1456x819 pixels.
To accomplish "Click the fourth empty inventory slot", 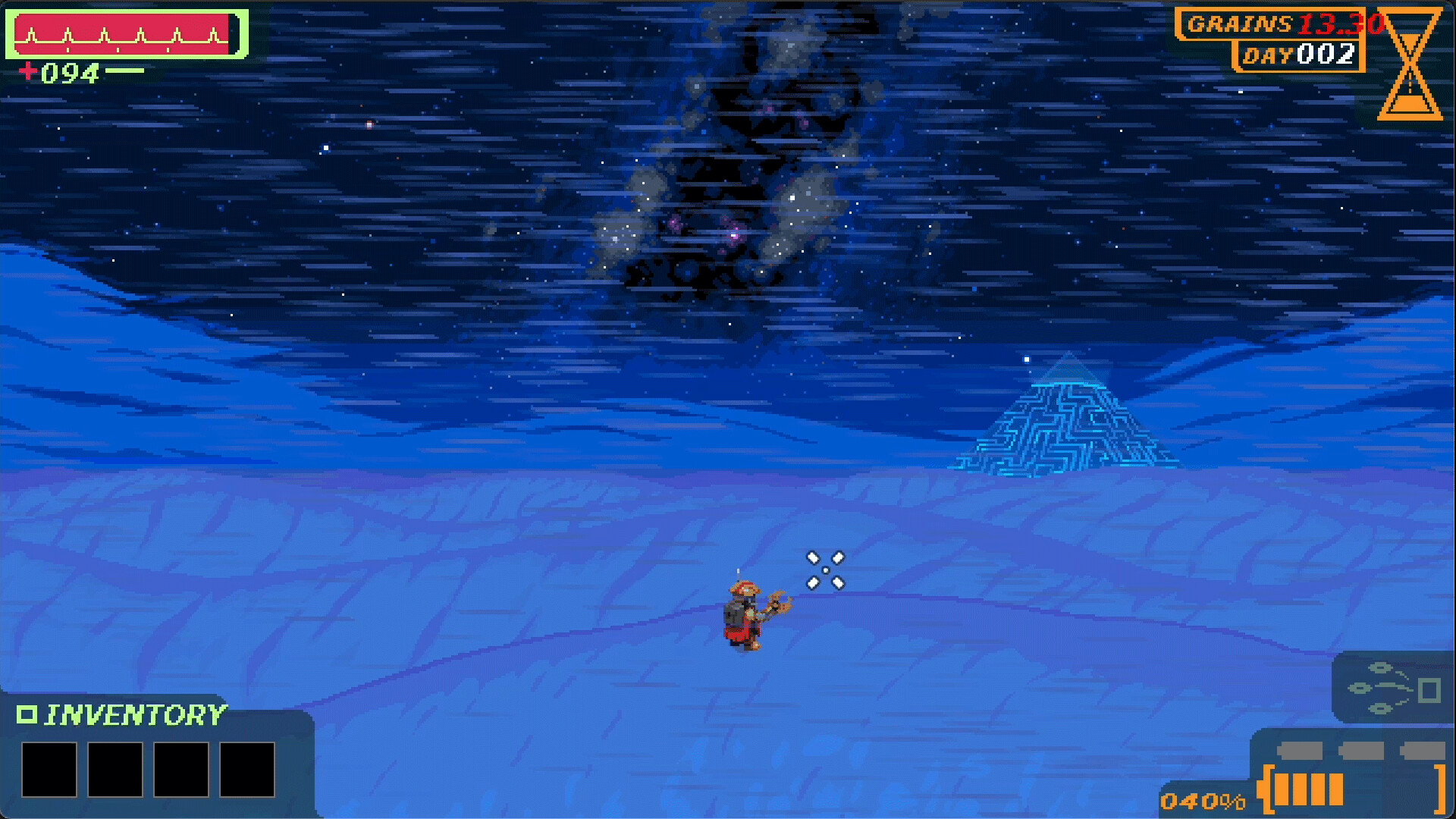I will tap(246, 770).
